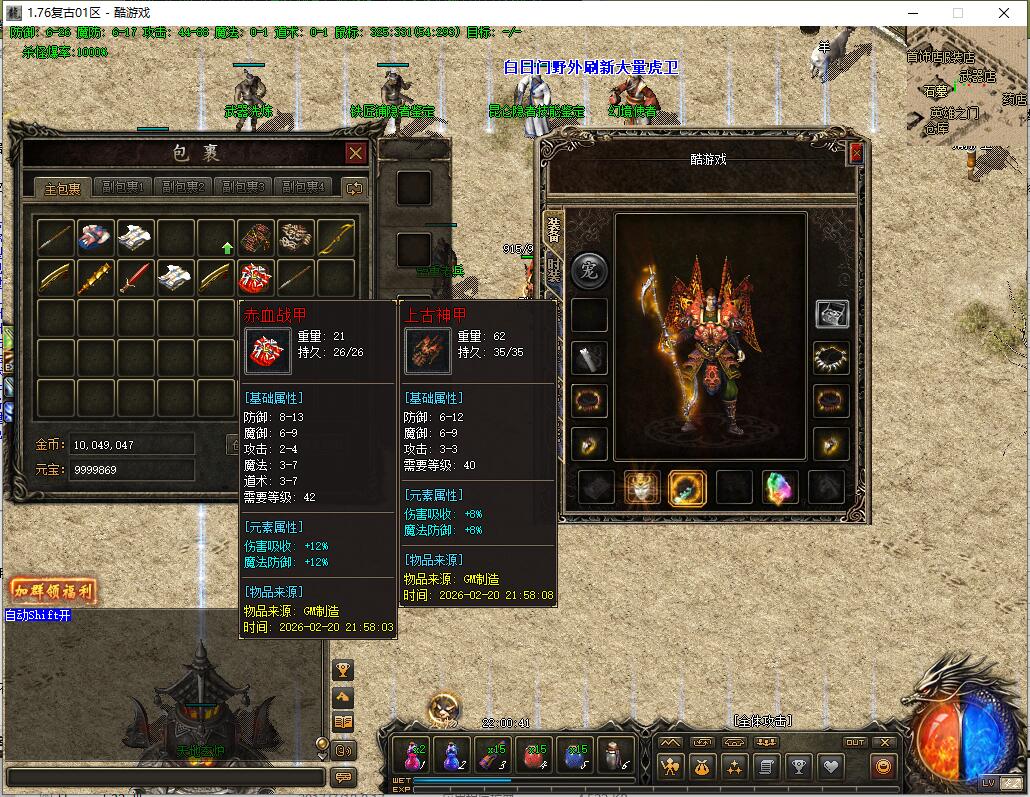Open the bag icon in bottom menu
The image size is (1030, 797).
click(701, 767)
